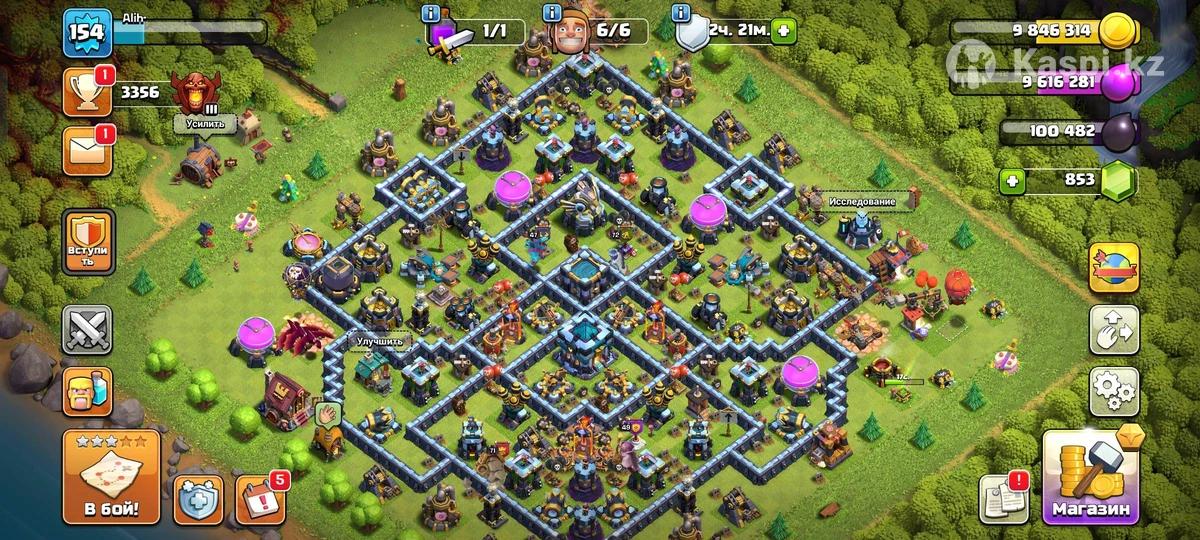
Task: Open the globe world travel button
Action: 1113,266
